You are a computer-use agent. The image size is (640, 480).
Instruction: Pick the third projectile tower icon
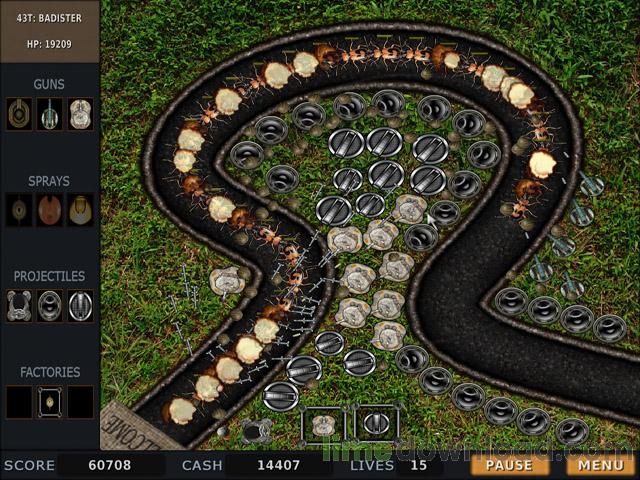(x=80, y=305)
